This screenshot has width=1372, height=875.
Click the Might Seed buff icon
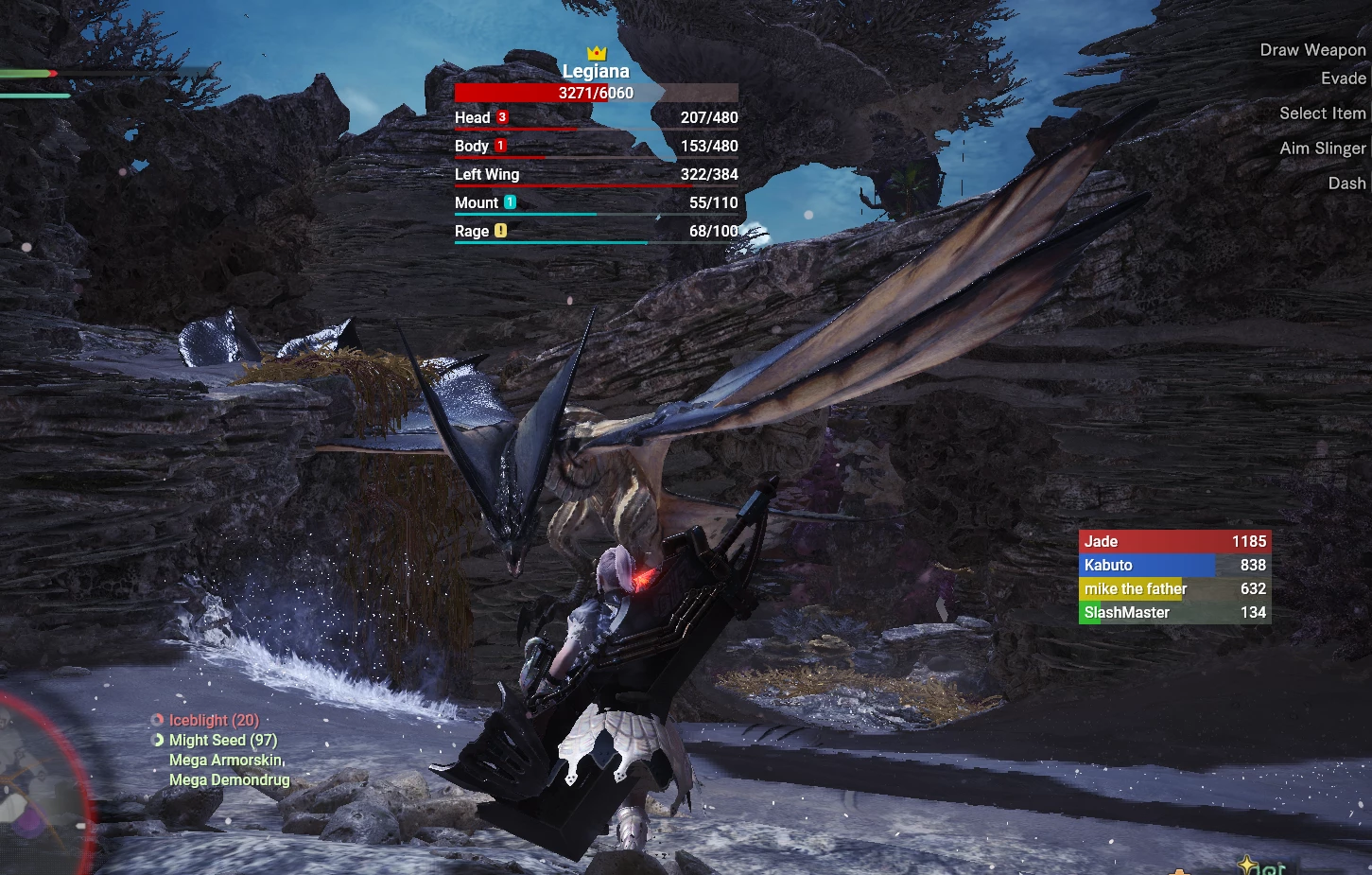[158, 740]
